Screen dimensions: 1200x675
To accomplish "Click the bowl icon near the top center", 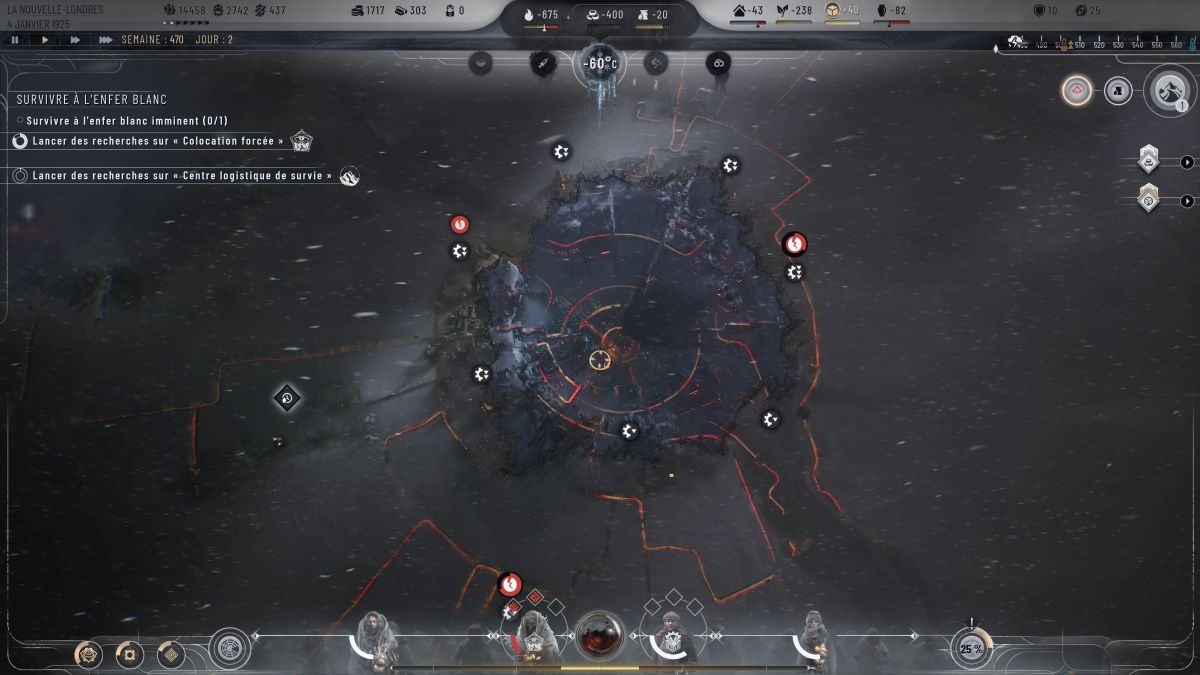I will [x=482, y=63].
